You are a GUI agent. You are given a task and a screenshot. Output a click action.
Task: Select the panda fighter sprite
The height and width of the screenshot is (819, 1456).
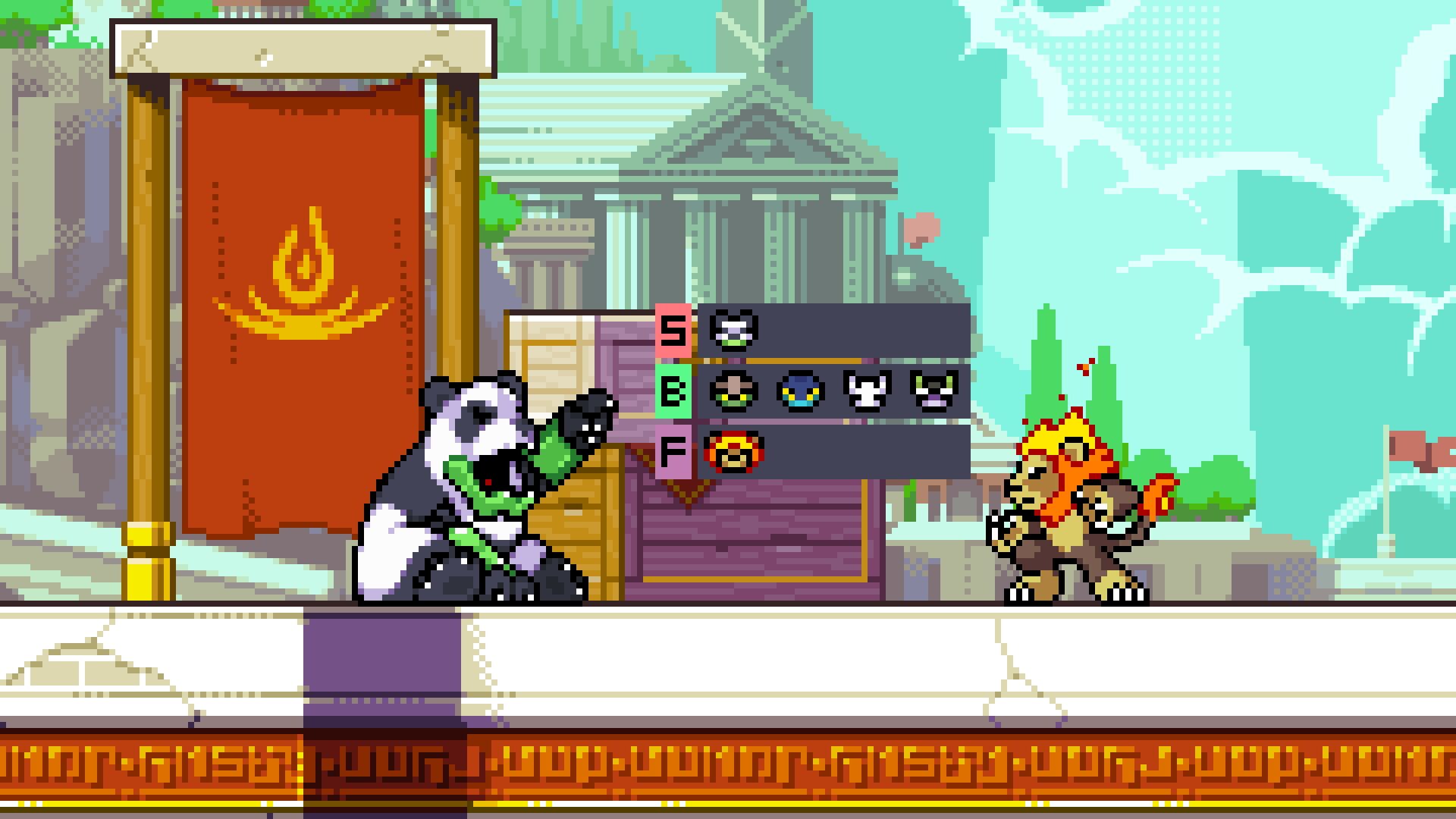pyautogui.click(x=470, y=493)
